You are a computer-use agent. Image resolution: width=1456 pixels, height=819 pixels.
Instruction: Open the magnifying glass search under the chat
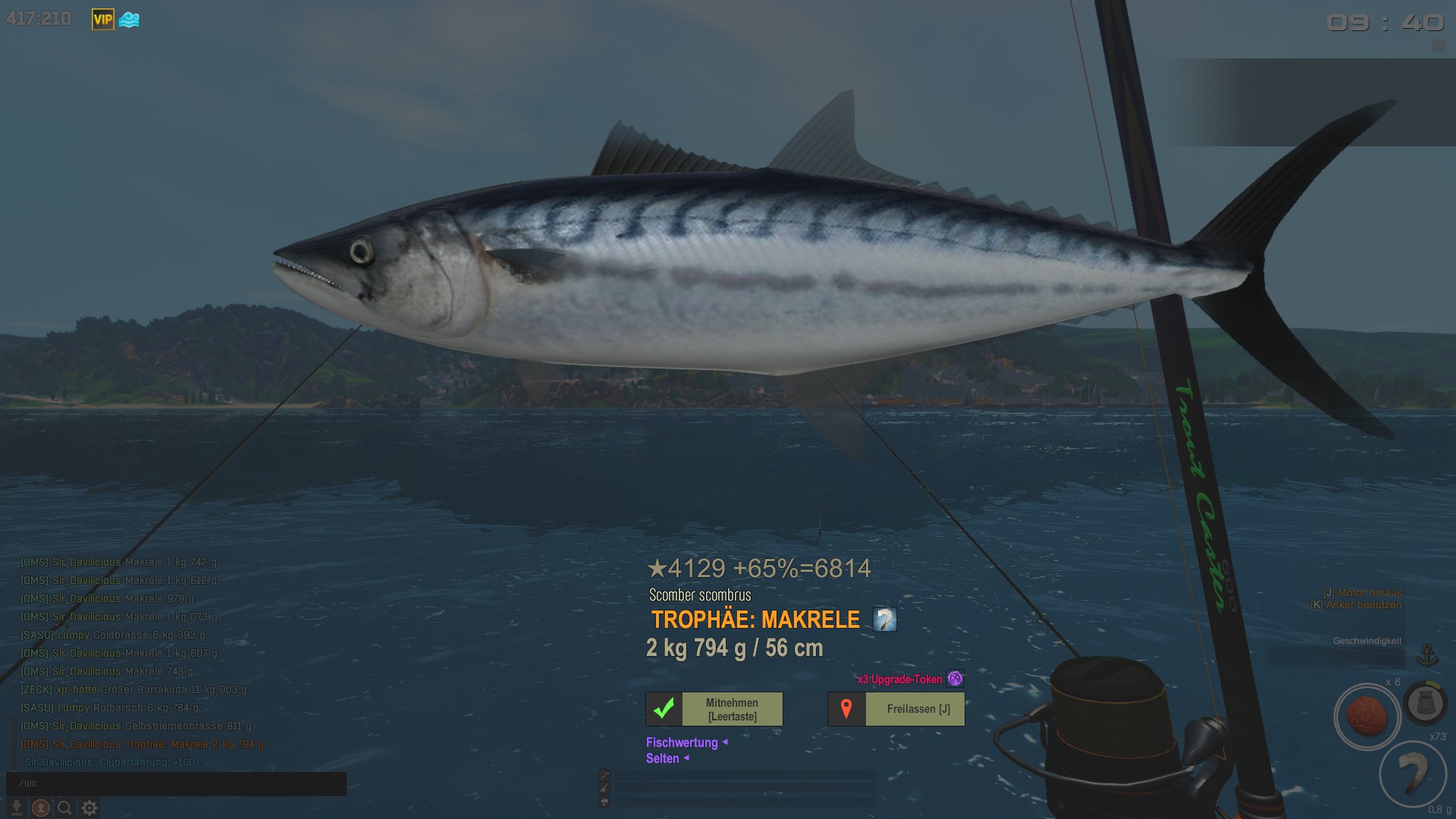point(65,808)
